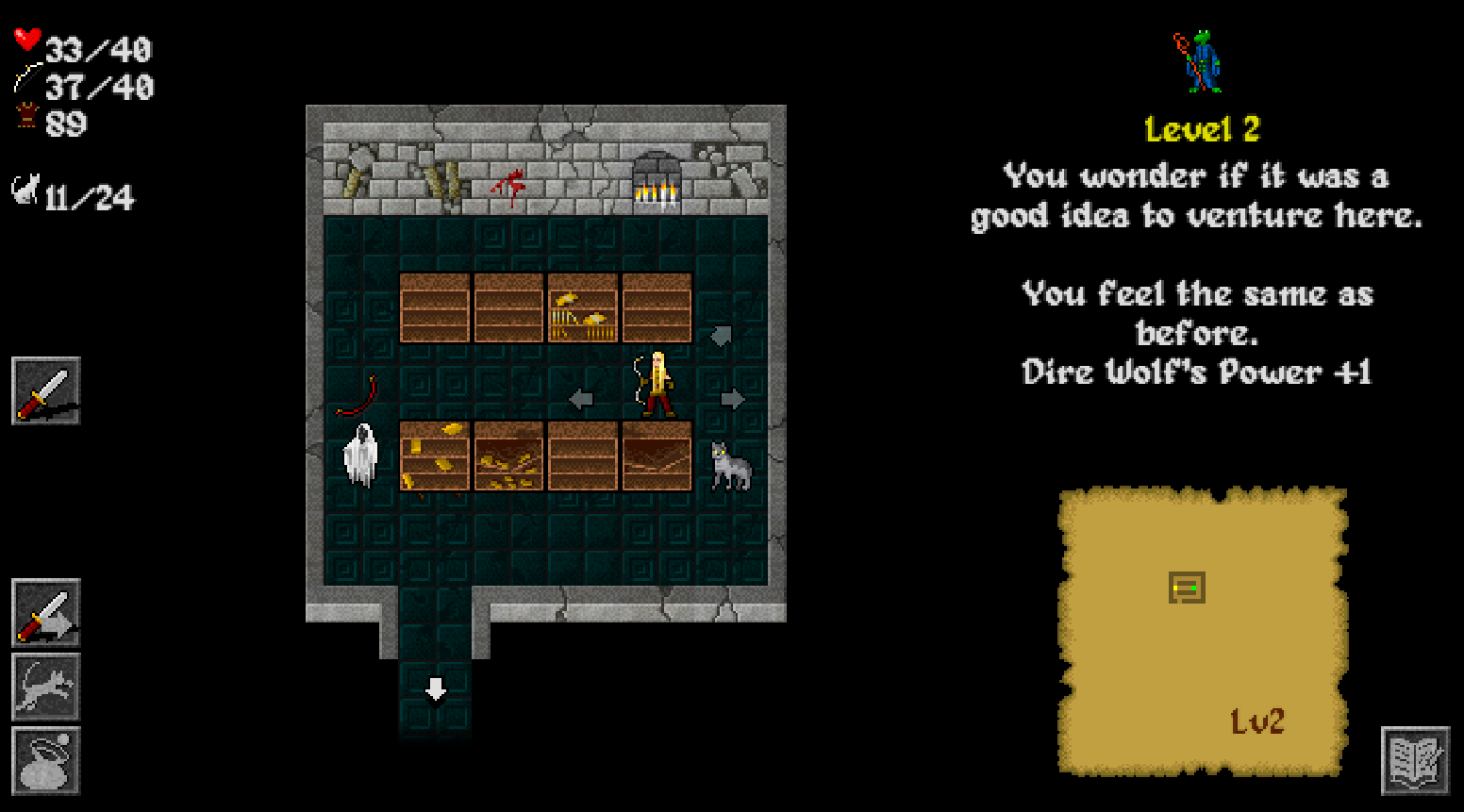Select the equipped dagger weapon slot

[45, 391]
